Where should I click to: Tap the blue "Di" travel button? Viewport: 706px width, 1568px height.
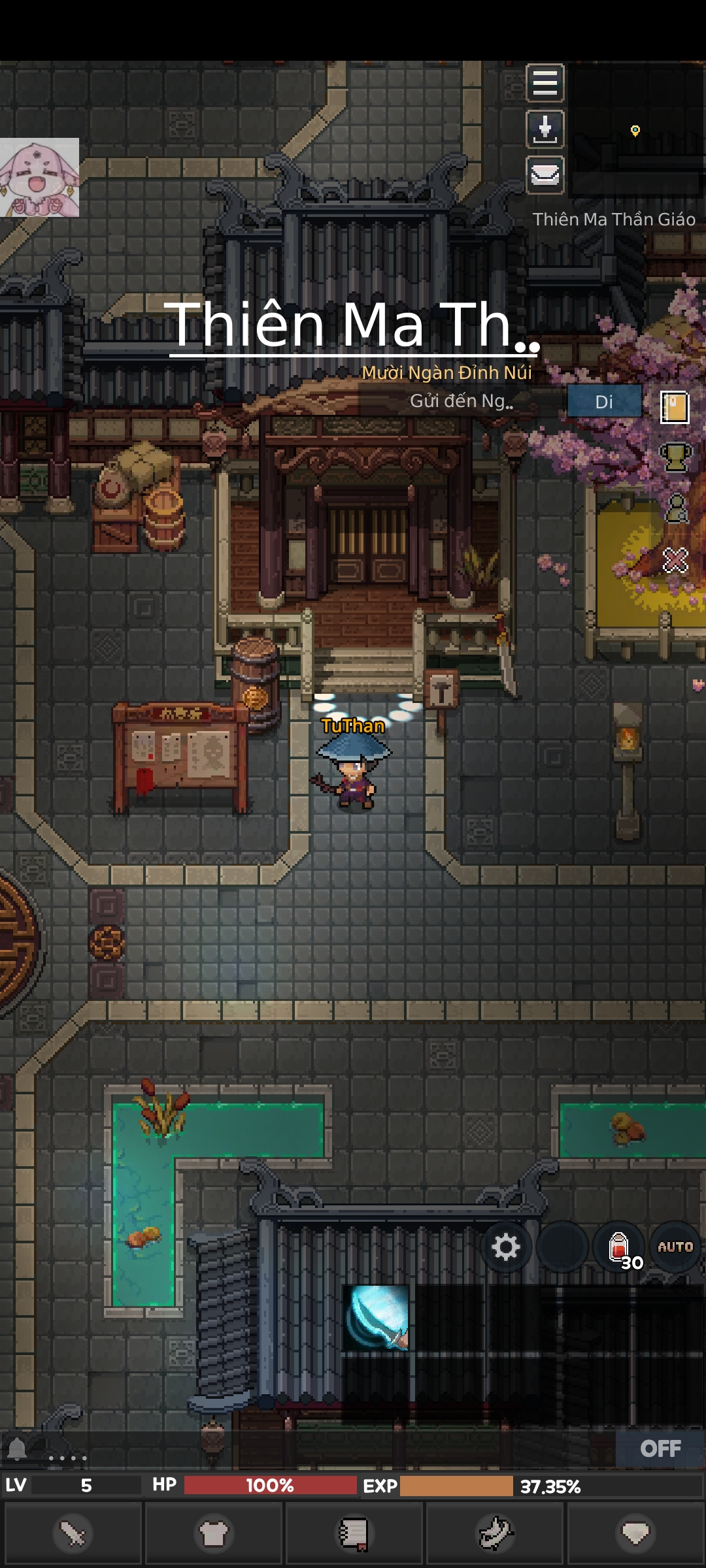pyautogui.click(x=604, y=401)
